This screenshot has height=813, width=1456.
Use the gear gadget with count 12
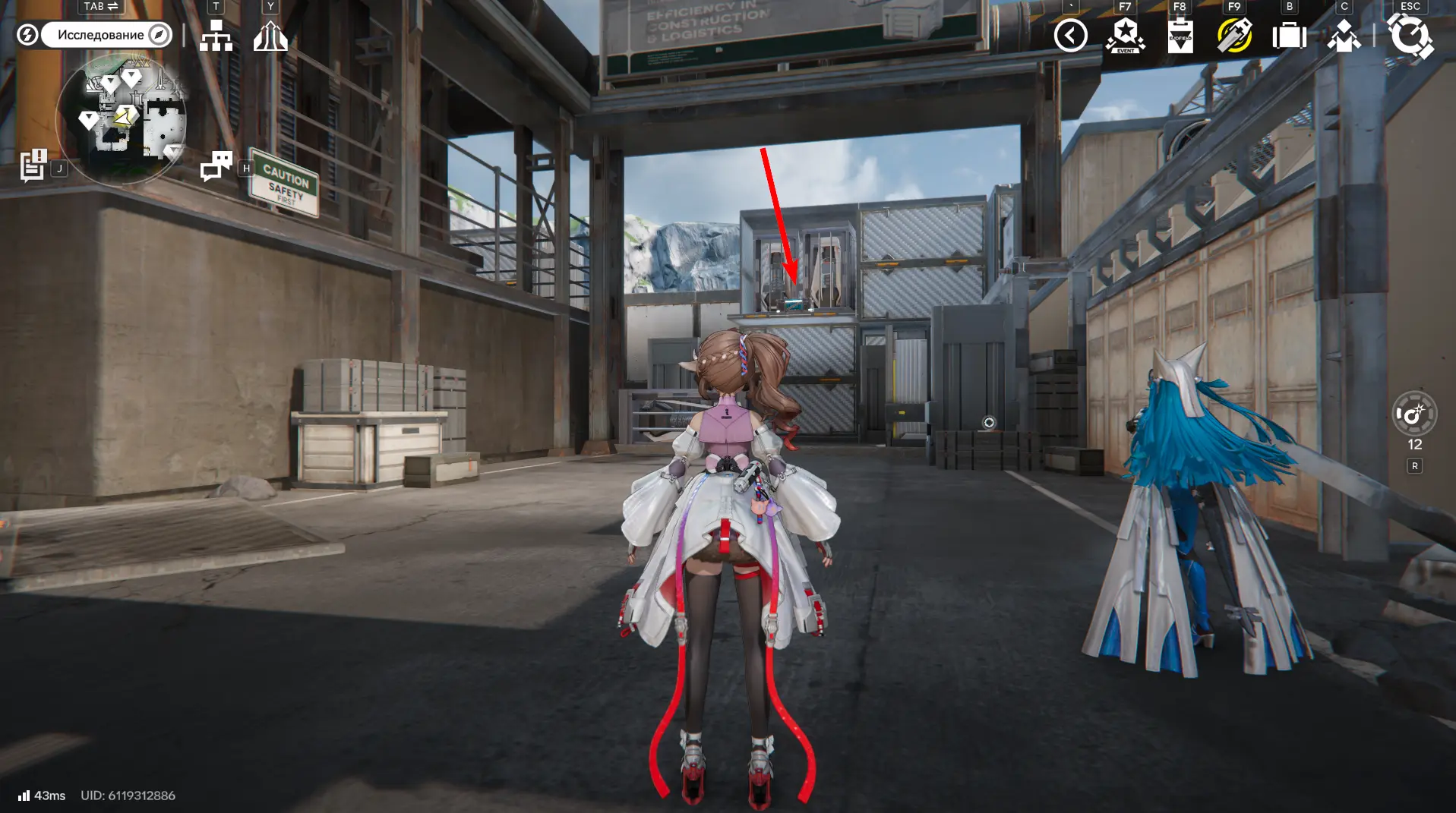click(x=1413, y=414)
